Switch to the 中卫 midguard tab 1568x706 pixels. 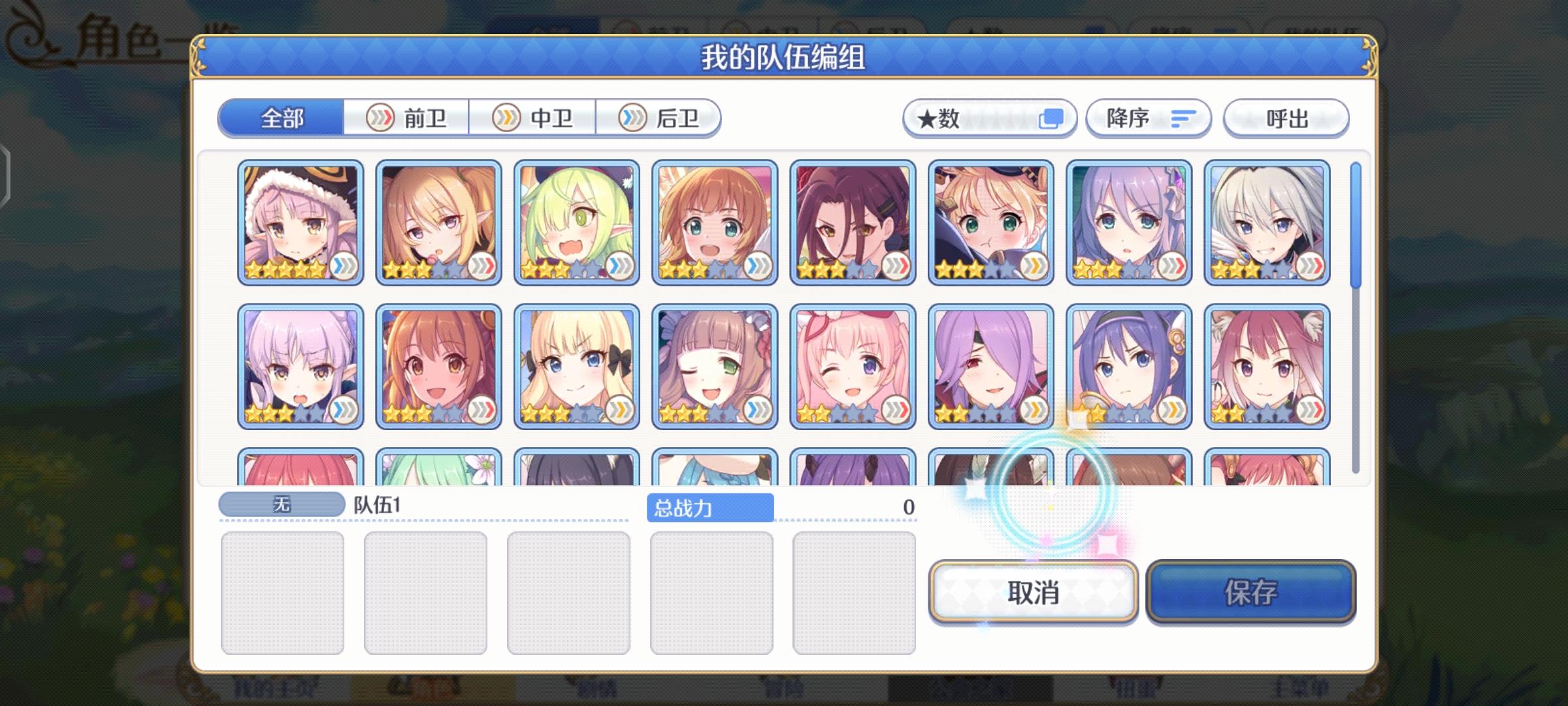click(x=533, y=118)
